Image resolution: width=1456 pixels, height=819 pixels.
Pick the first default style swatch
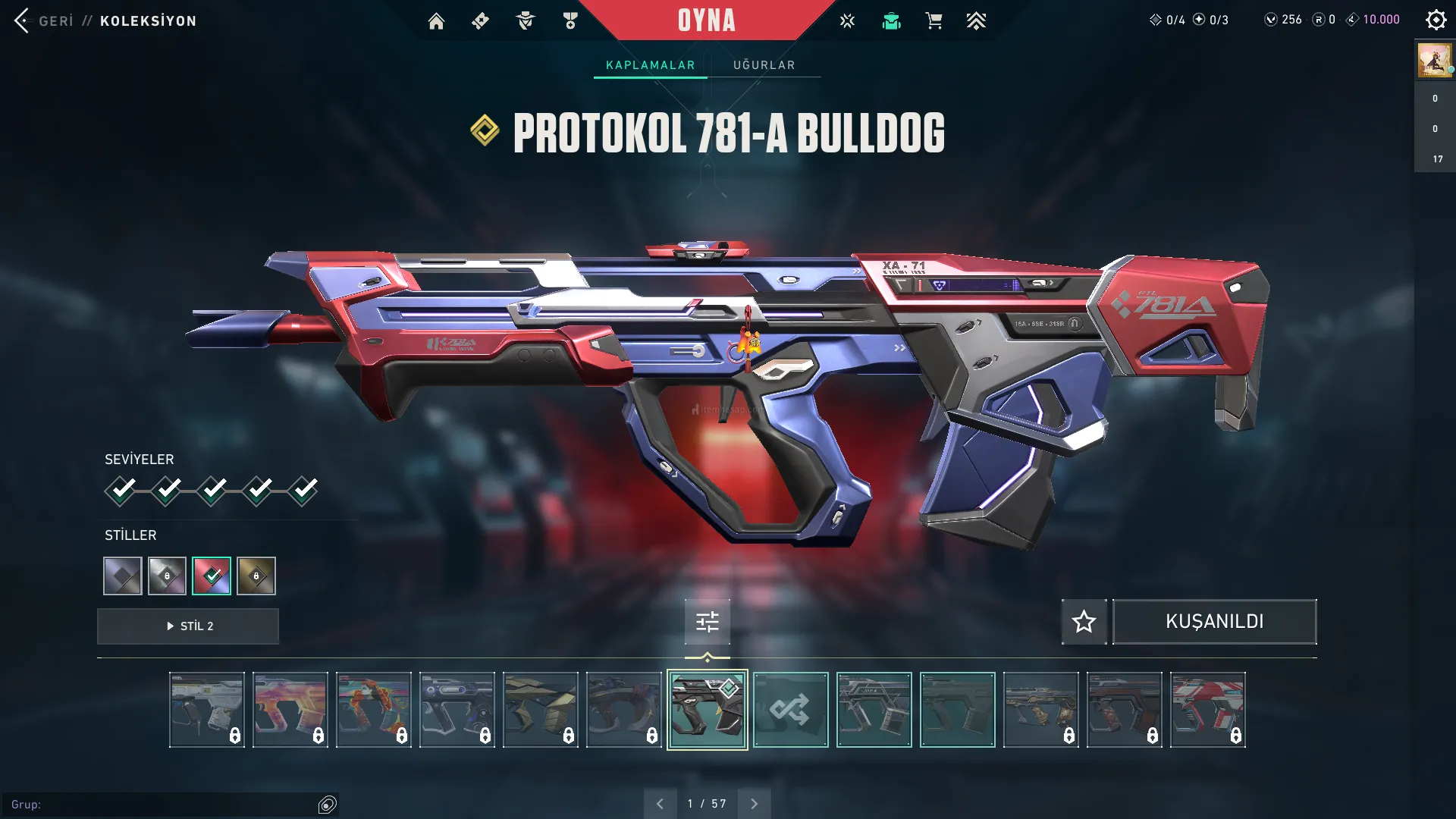point(123,576)
